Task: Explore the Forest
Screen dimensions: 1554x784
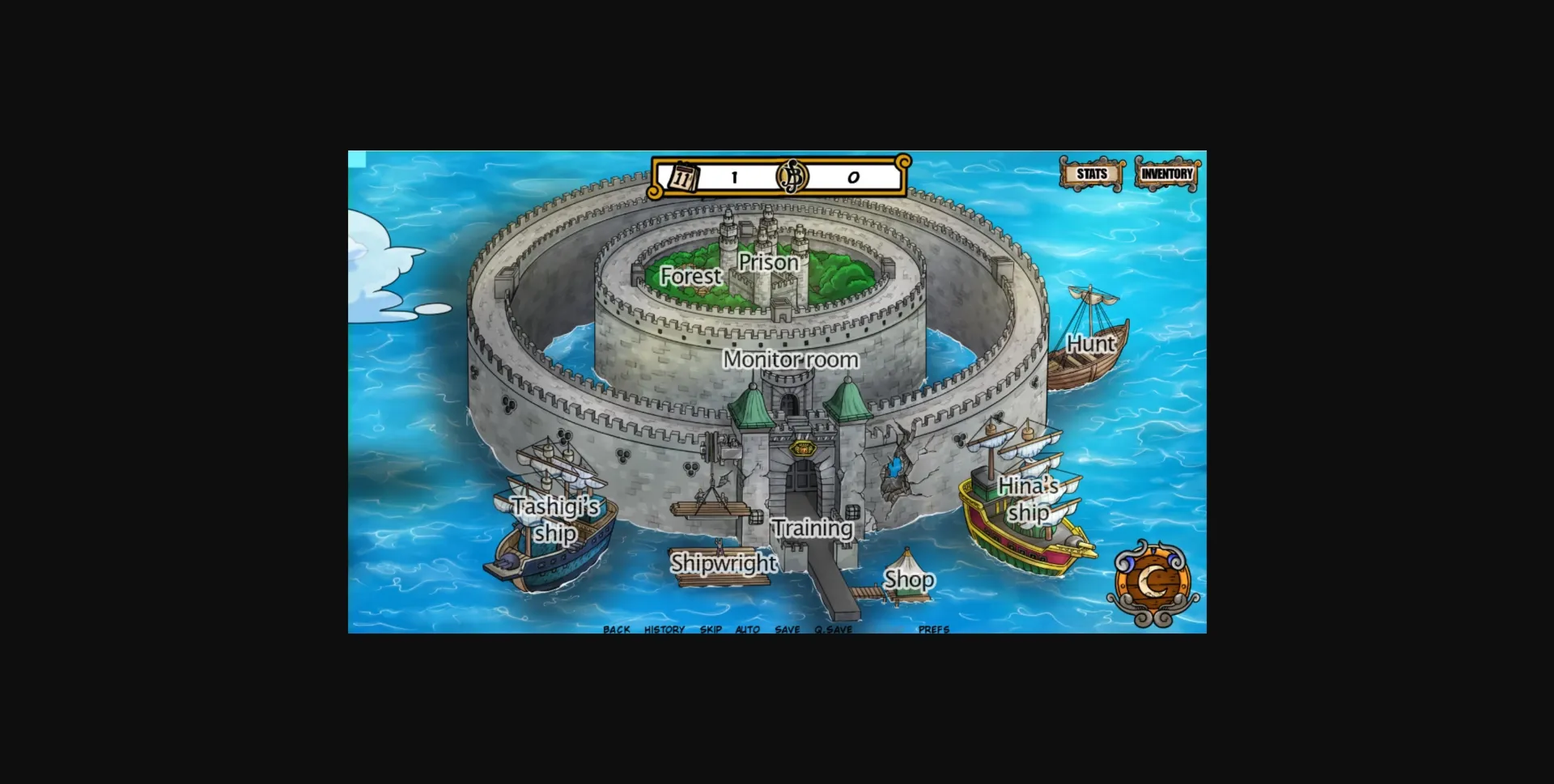Action: (690, 277)
